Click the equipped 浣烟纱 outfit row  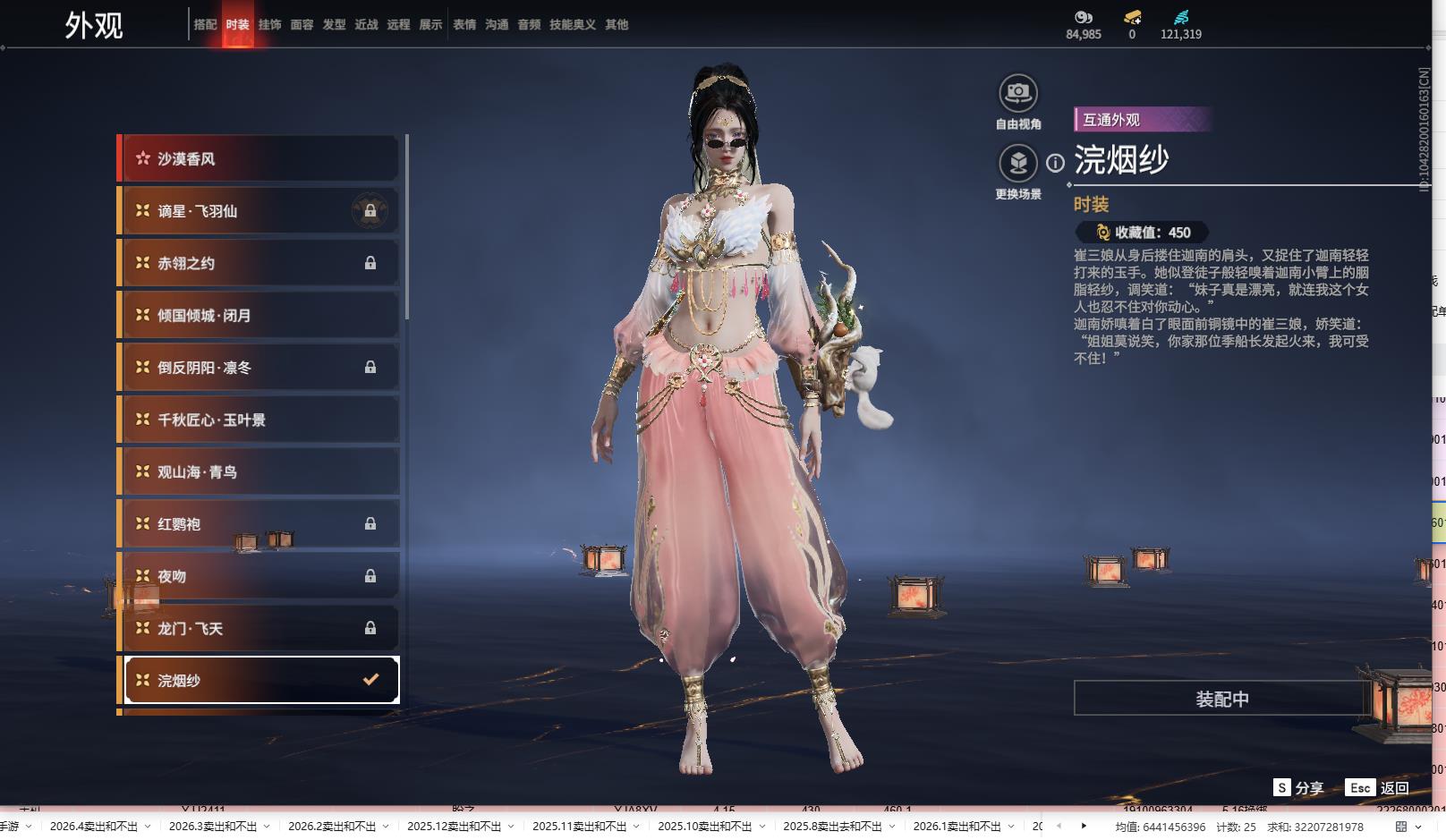(x=259, y=681)
